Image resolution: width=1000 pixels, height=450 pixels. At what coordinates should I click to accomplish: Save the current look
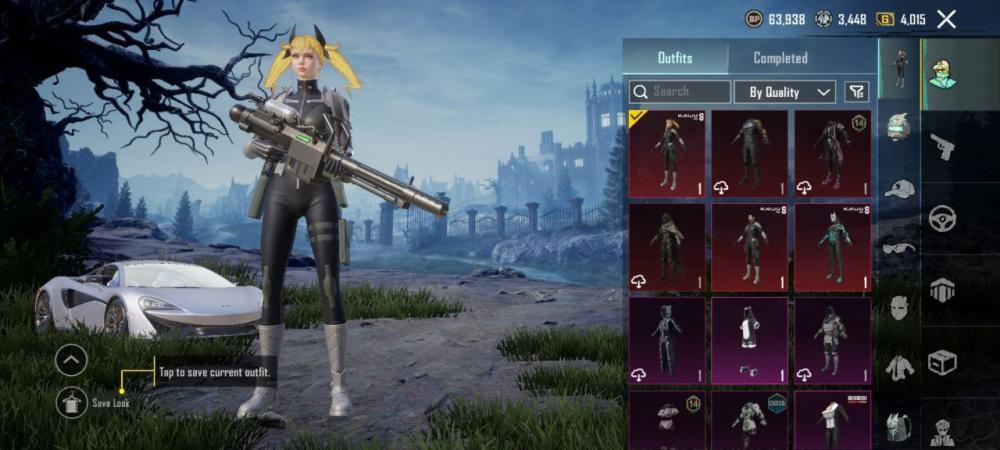(72, 402)
